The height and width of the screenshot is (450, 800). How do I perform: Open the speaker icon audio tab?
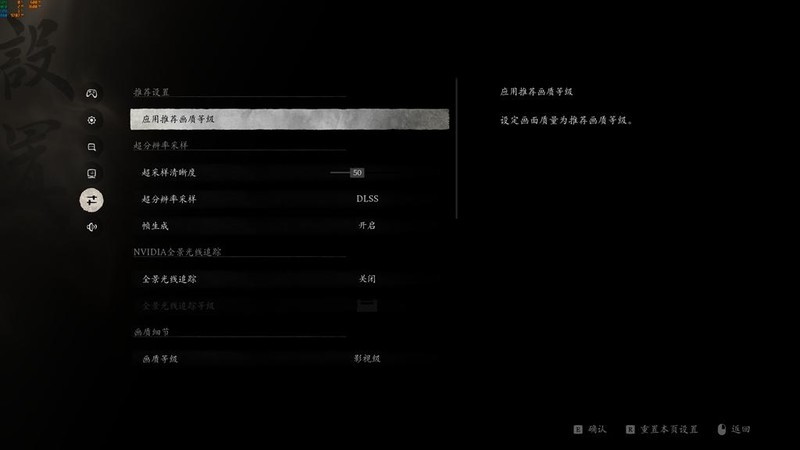[92, 227]
